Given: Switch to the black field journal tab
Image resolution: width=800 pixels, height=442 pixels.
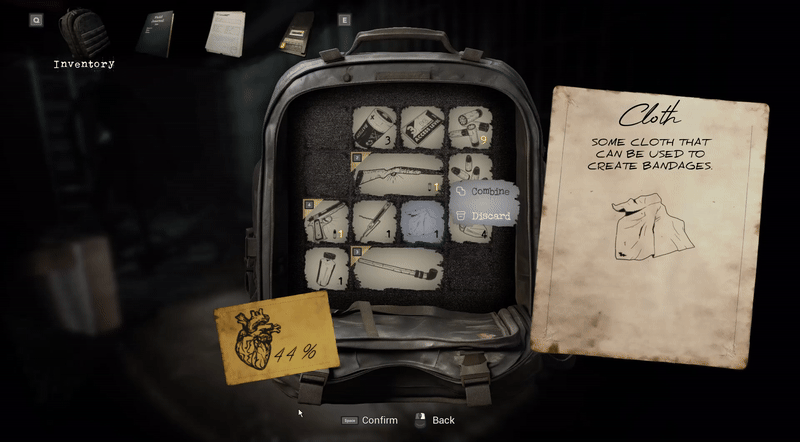Looking at the screenshot, I should point(155,33).
